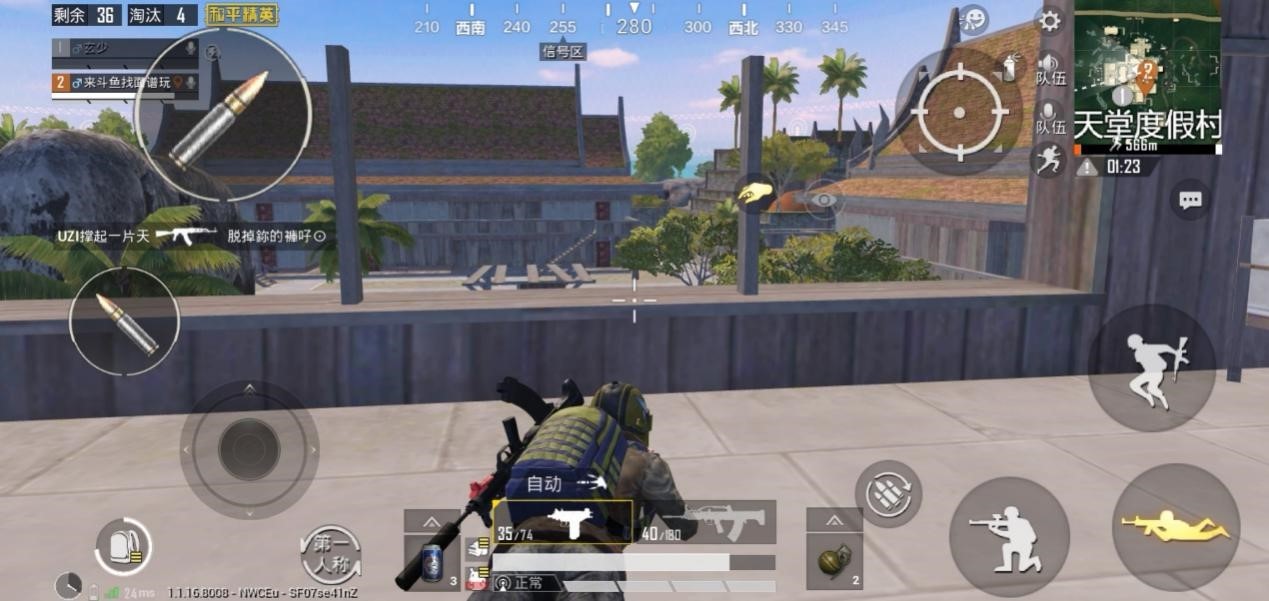
Task: Fire using the small bullet button
Action: click(124, 322)
